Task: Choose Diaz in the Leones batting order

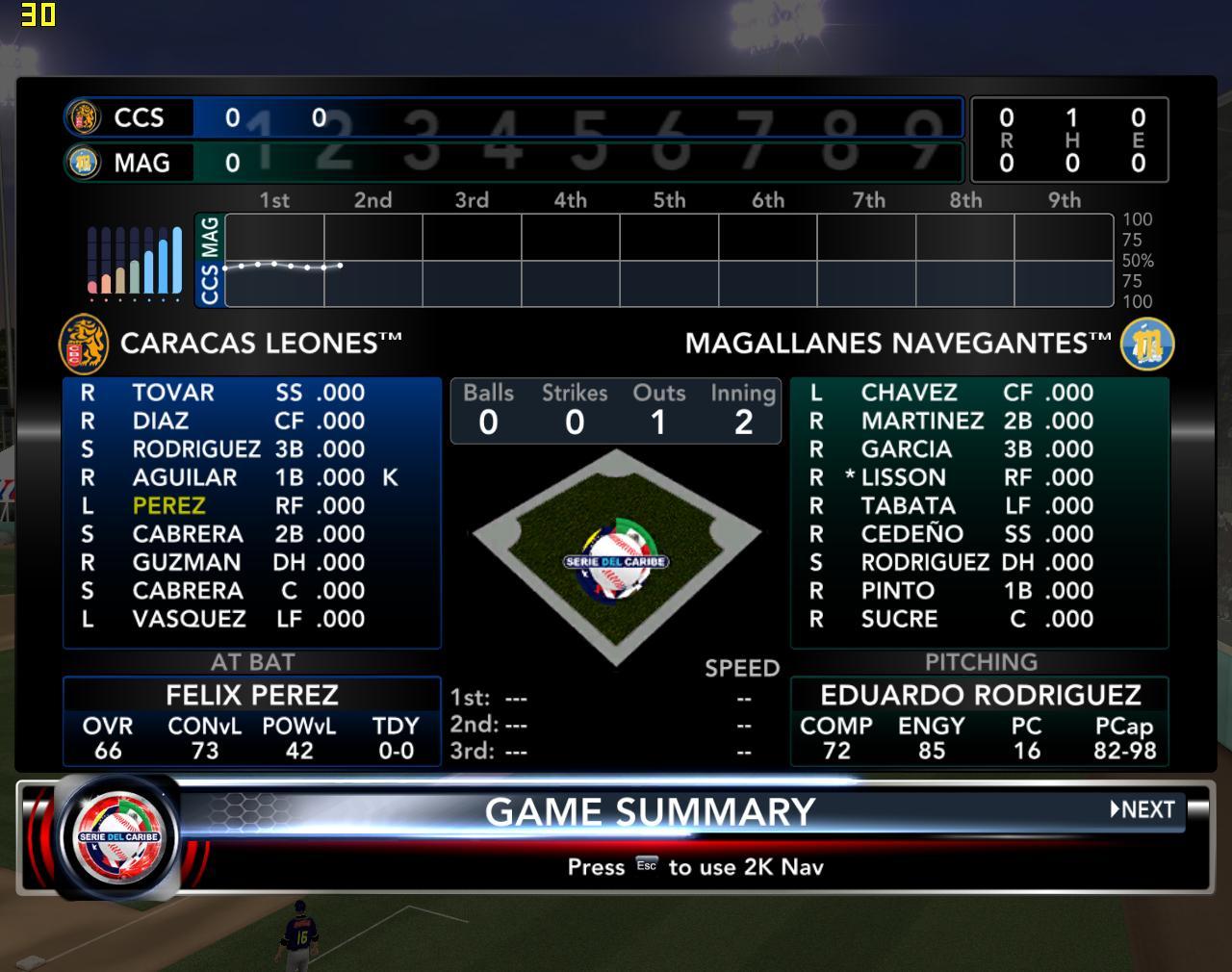Action: tap(161, 421)
